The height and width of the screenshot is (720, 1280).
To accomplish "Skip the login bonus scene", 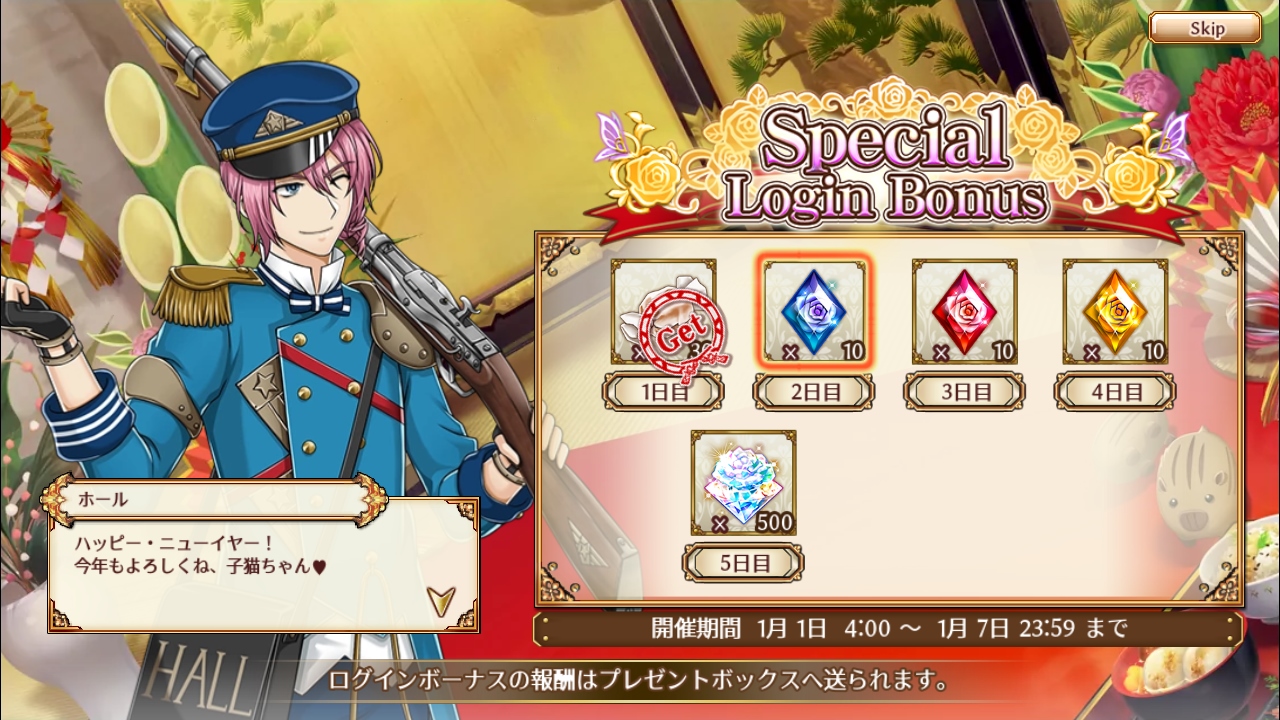I will coord(1205,28).
